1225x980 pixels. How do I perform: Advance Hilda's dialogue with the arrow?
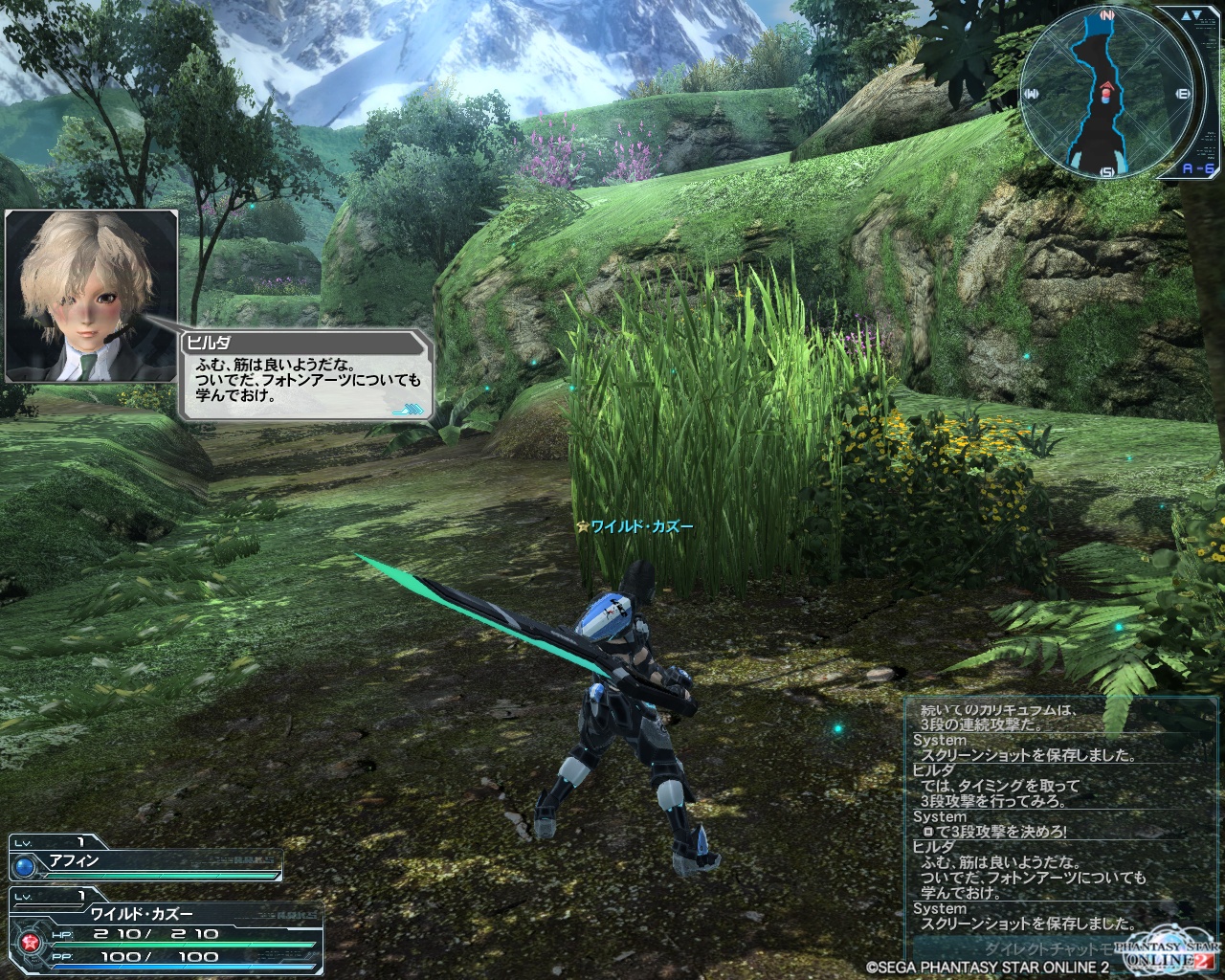pos(407,409)
